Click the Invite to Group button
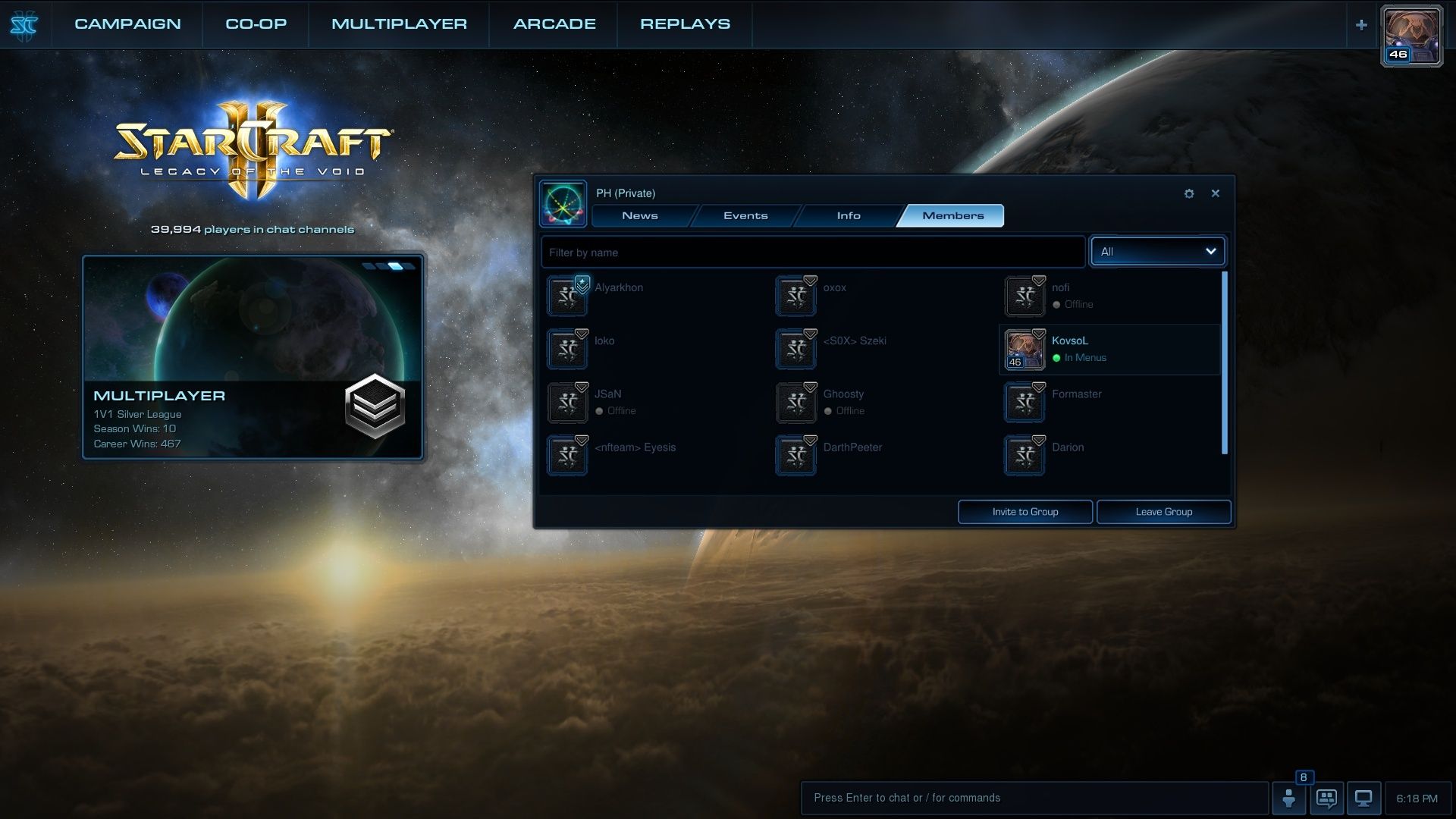 point(1025,512)
